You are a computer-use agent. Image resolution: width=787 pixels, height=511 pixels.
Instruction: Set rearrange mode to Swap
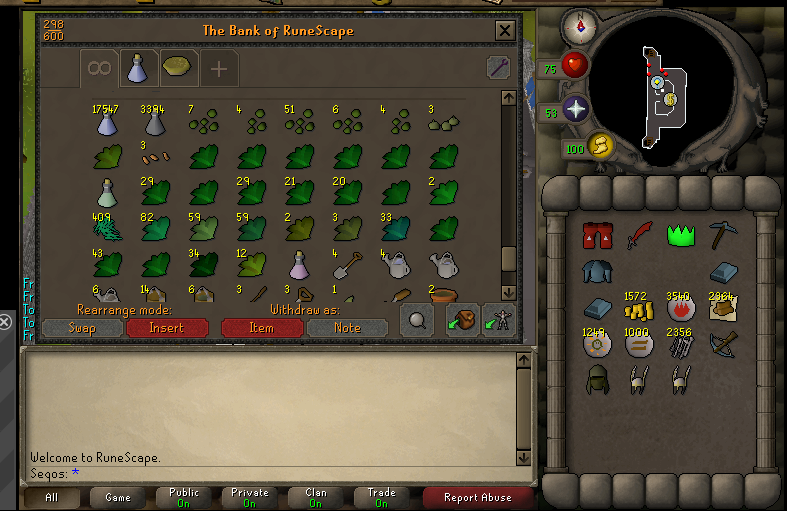pyautogui.click(x=83, y=328)
